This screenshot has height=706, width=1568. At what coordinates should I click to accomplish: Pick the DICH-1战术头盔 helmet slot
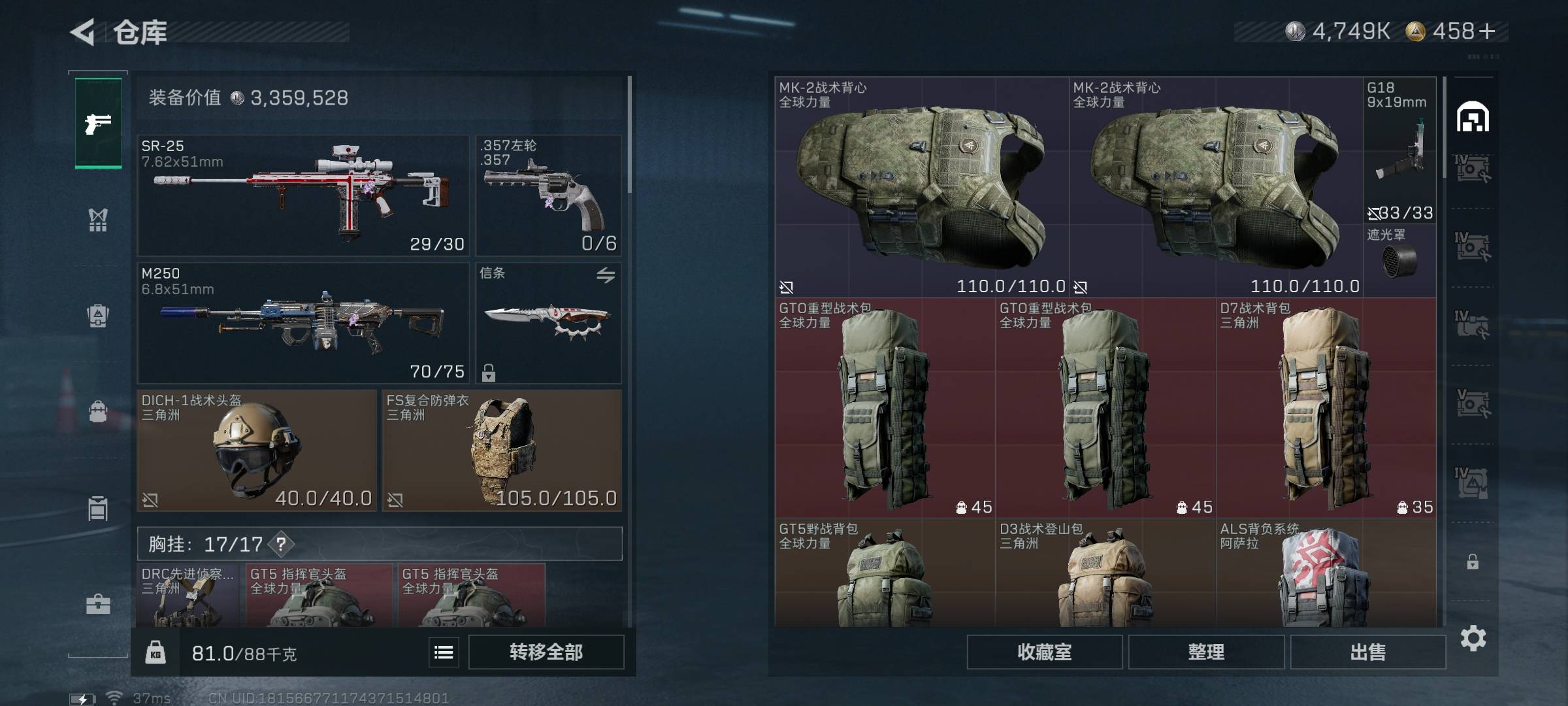click(x=257, y=450)
